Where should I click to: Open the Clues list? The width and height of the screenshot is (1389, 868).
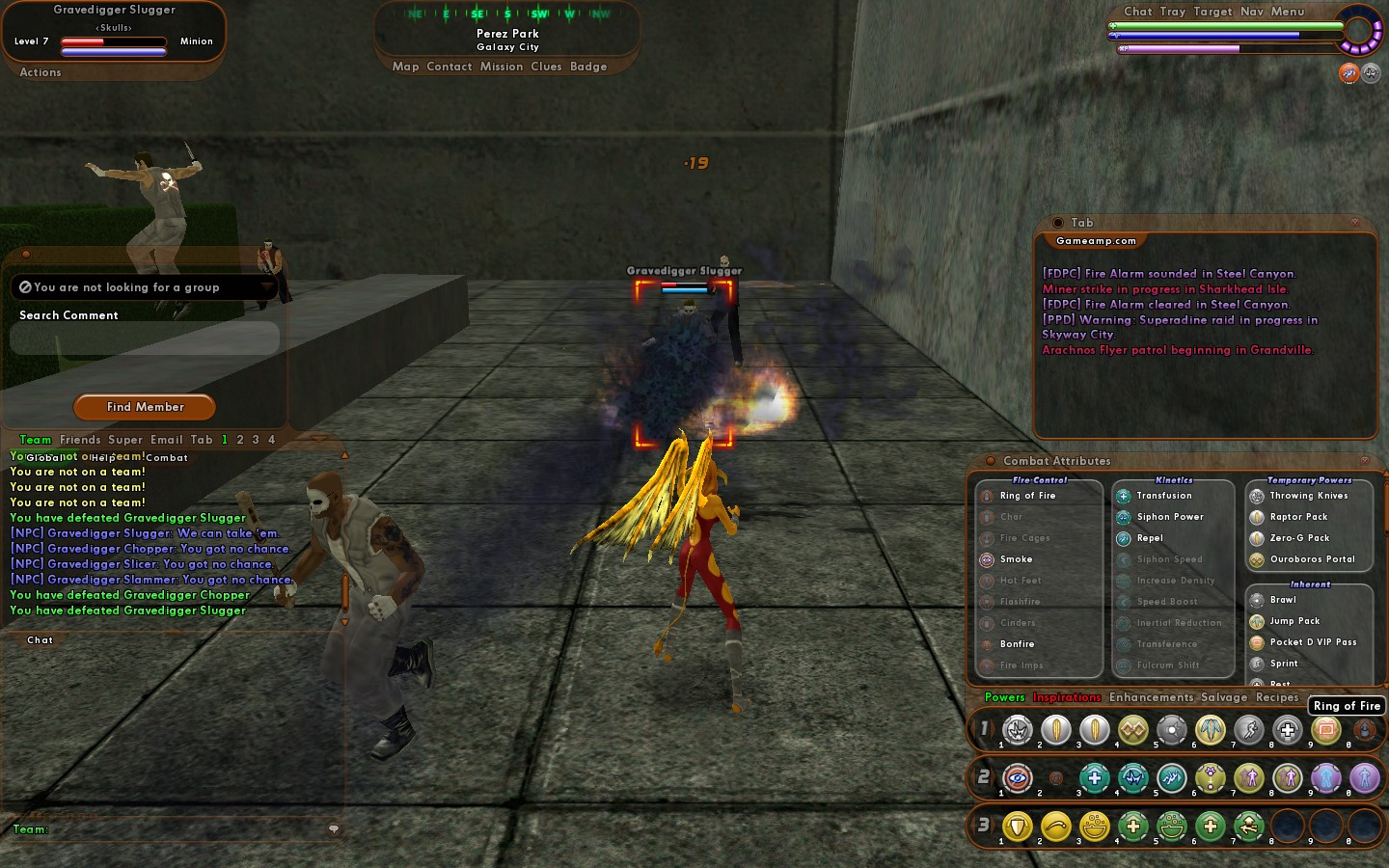coord(546,67)
